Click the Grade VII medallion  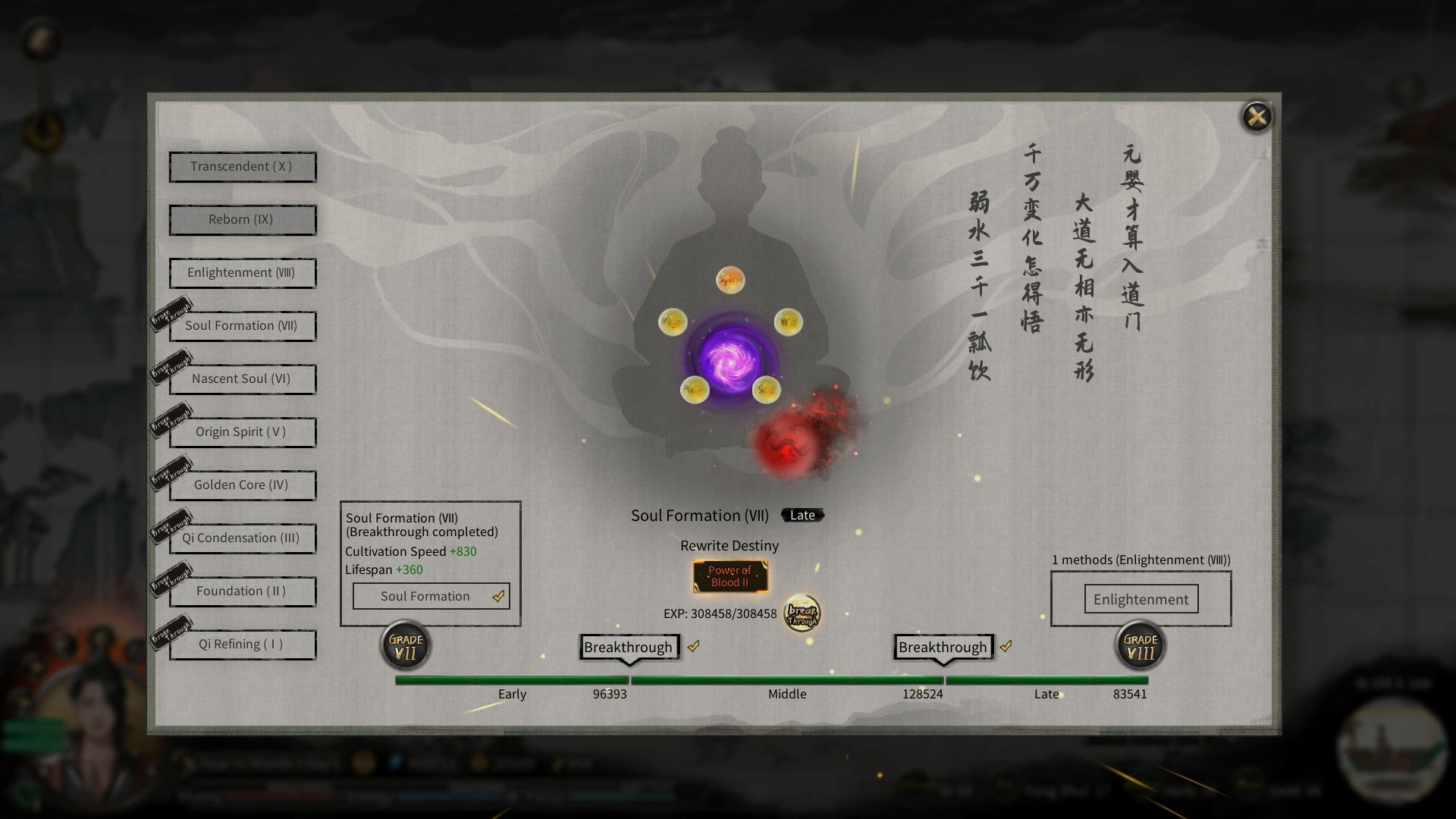pos(404,645)
